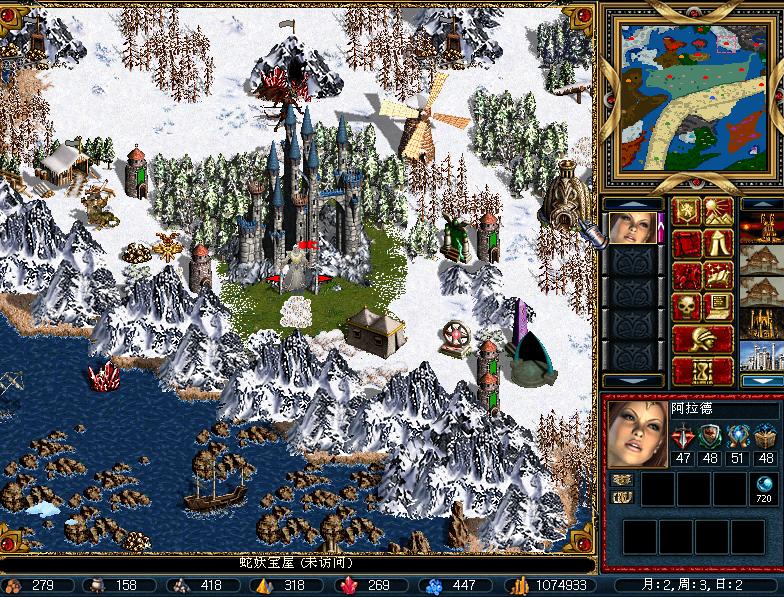The image size is (784, 597).
Task: Open the quest log scroll button
Action: [687, 242]
